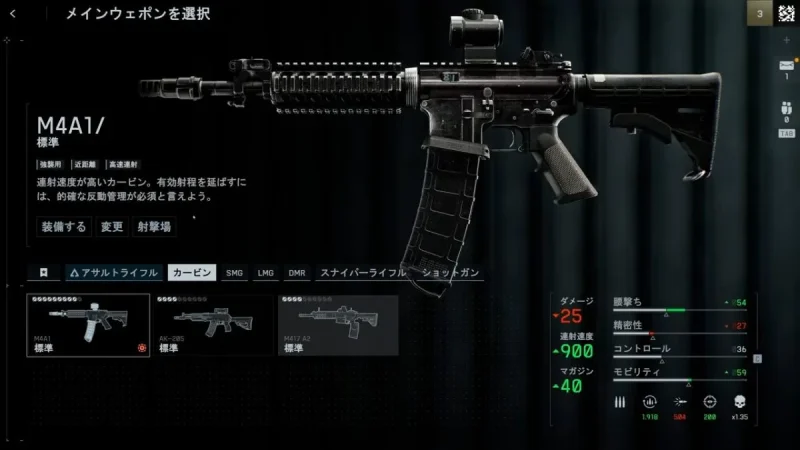Choose the DMR category tab
This screenshot has width=800, height=450.
(x=297, y=272)
